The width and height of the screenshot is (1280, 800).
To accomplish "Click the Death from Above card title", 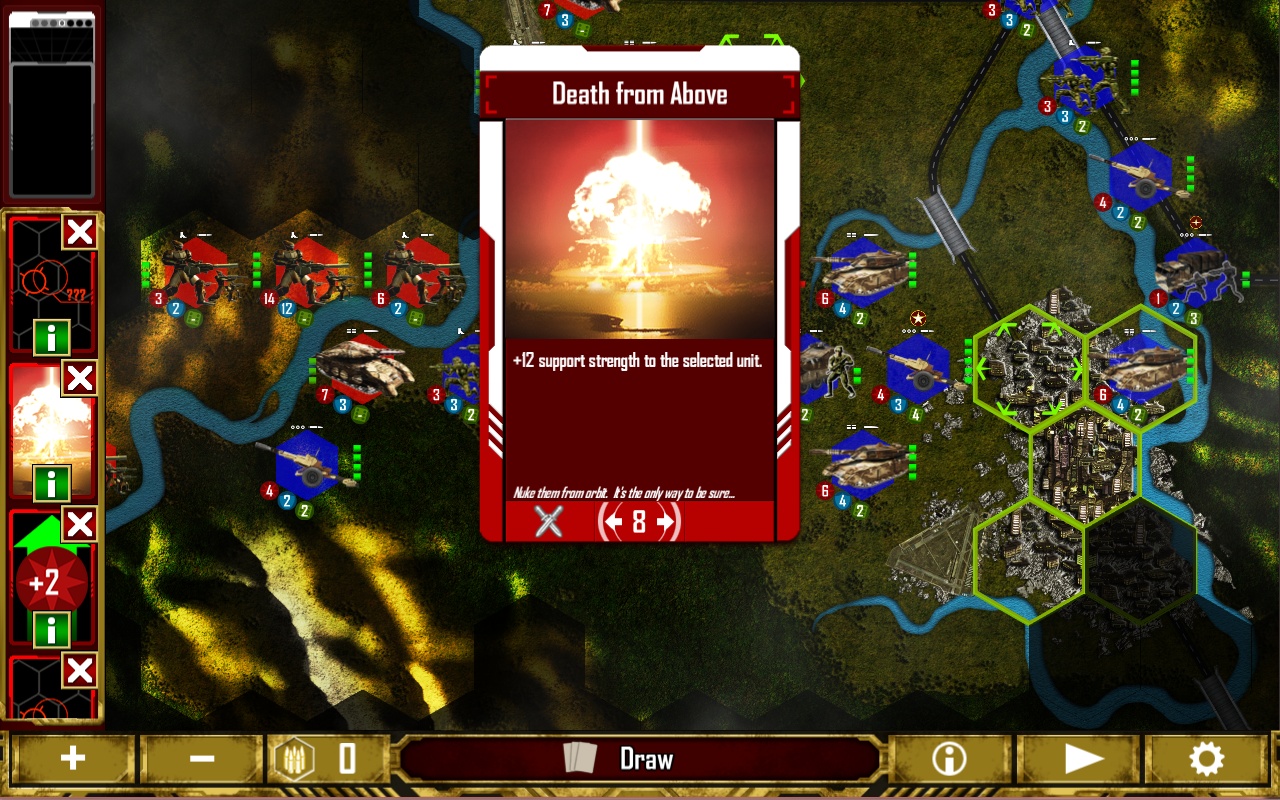I will click(x=639, y=93).
